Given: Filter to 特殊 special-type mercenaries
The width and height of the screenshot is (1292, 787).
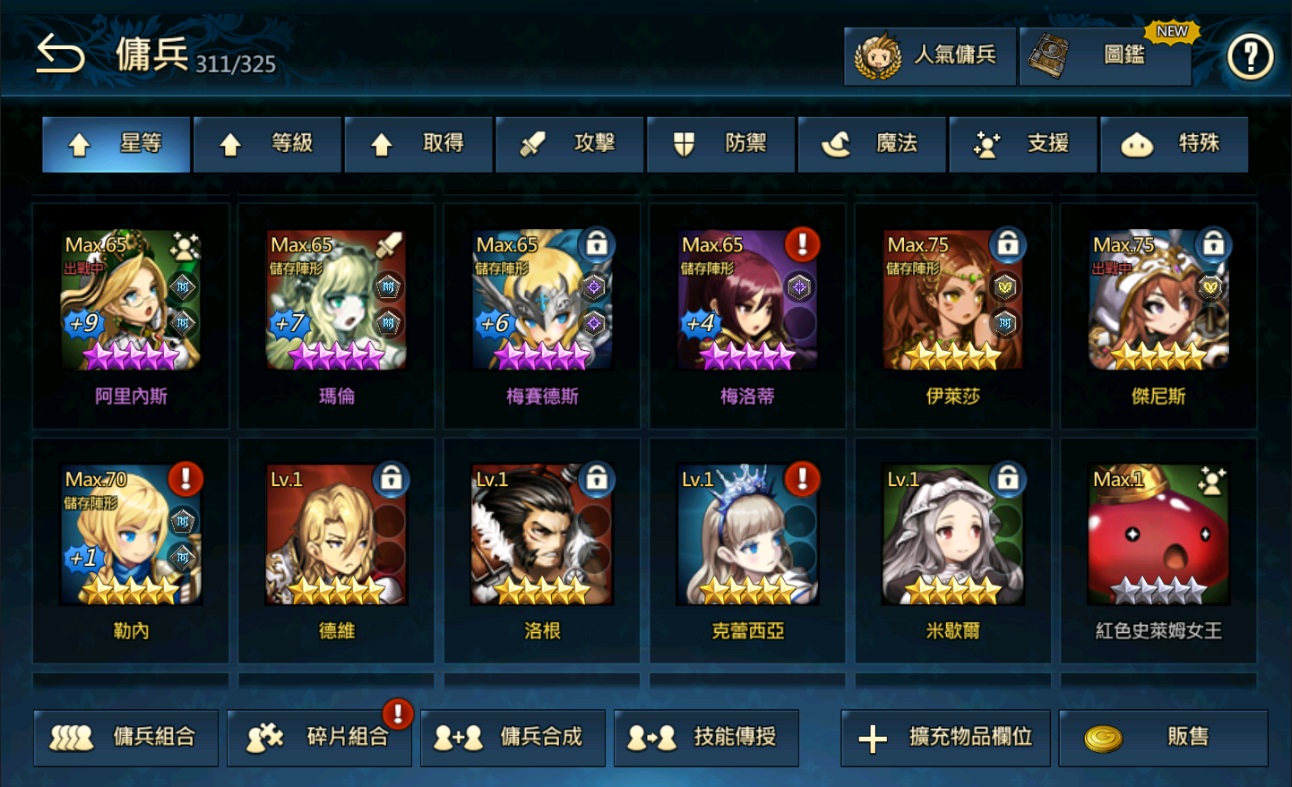Looking at the screenshot, I should (1174, 144).
